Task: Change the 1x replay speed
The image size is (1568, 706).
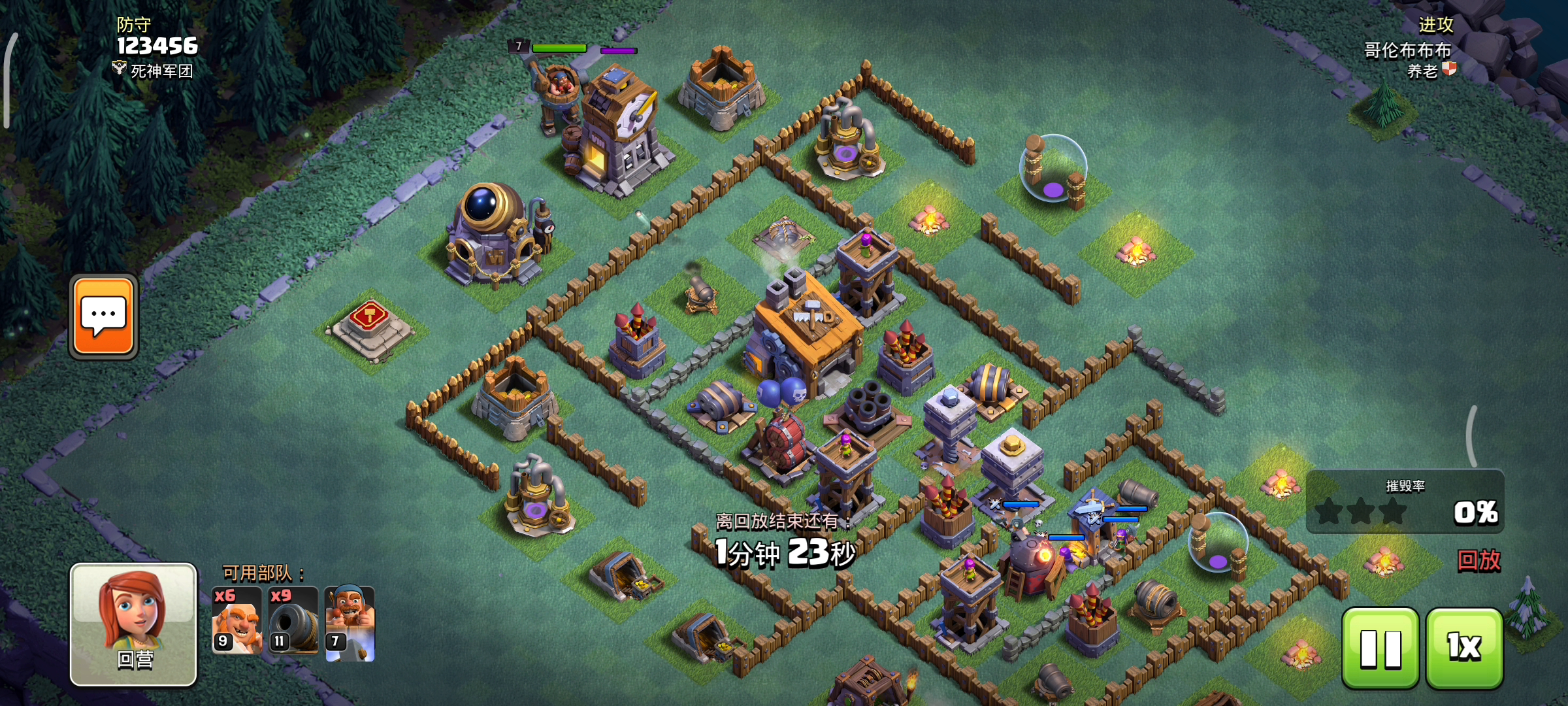Action: (1464, 648)
